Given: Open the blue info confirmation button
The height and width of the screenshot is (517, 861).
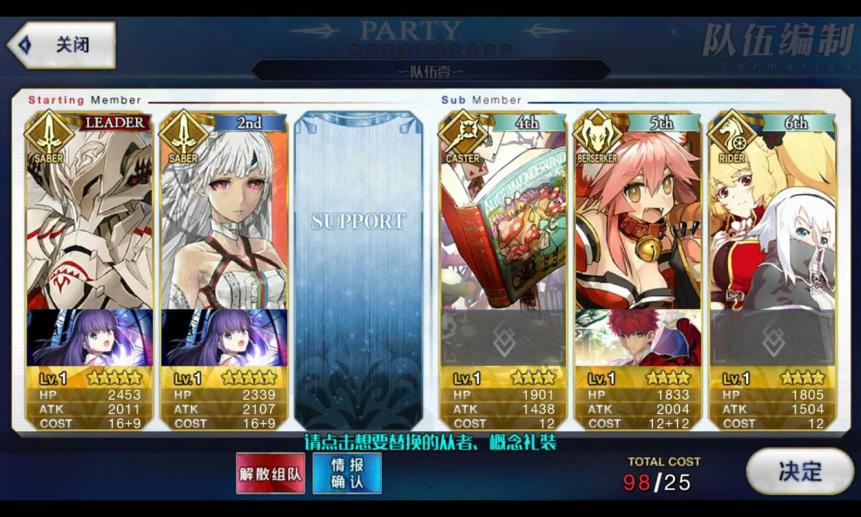Looking at the screenshot, I should click(347, 473).
